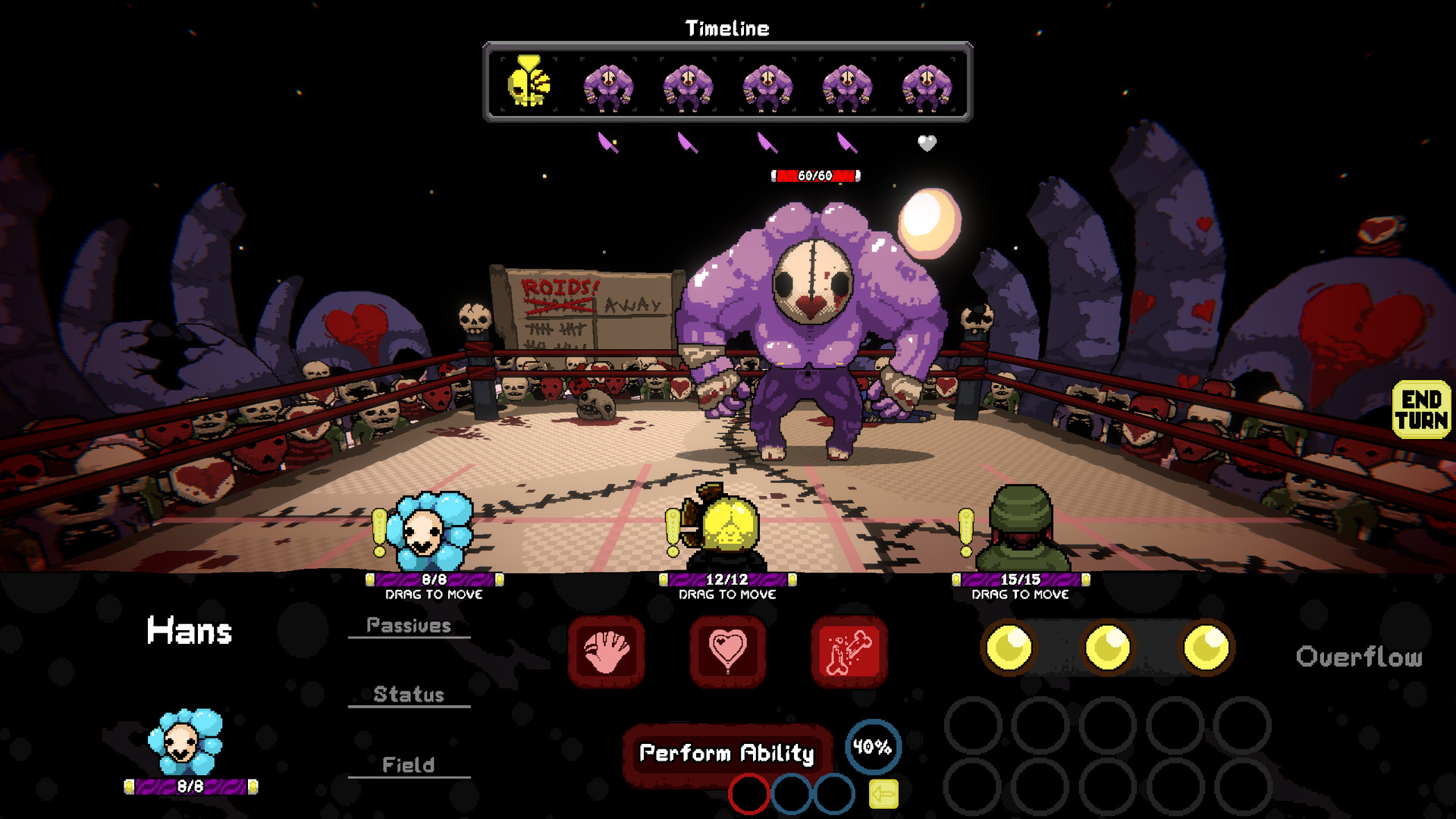The image size is (1456, 819).
Task: Click the enemy's 60/60 health bar
Action: 814,175
